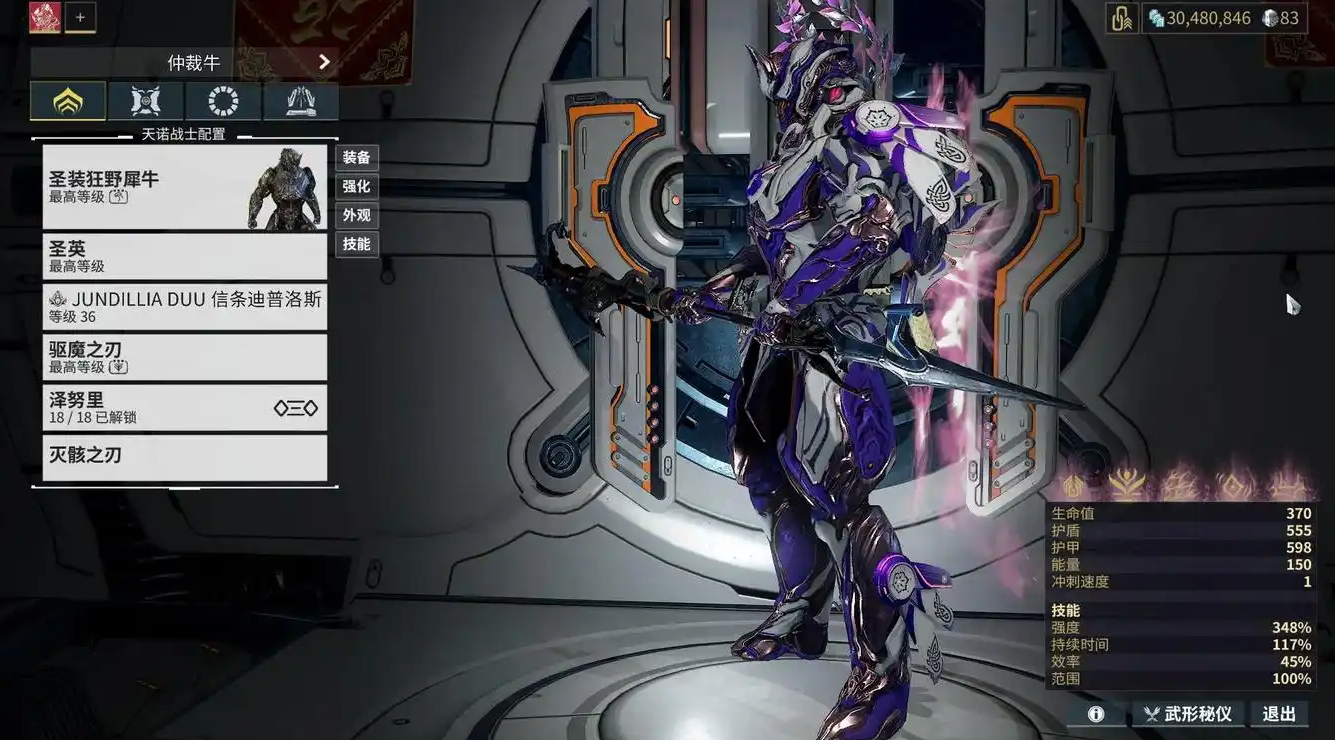Select the red loadout icon slot
Image resolution: width=1335 pixels, height=740 pixels.
(x=45, y=17)
